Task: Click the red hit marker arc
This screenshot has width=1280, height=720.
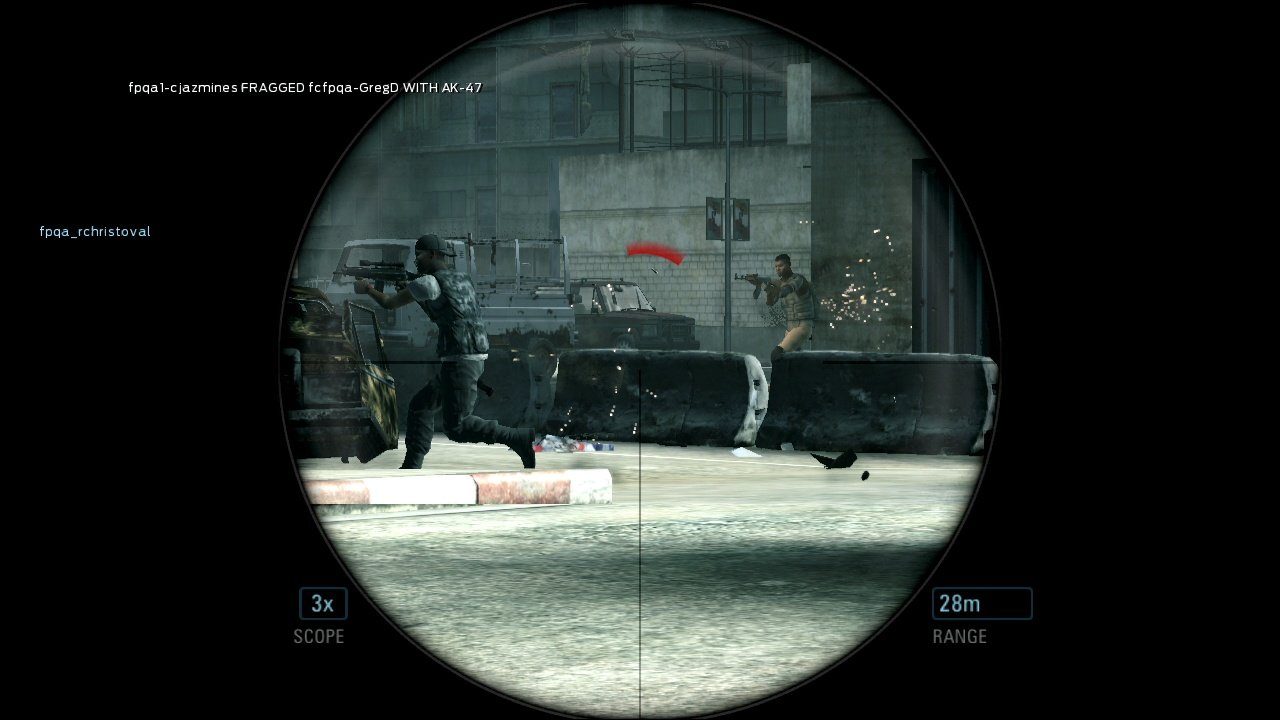Action: (x=655, y=252)
